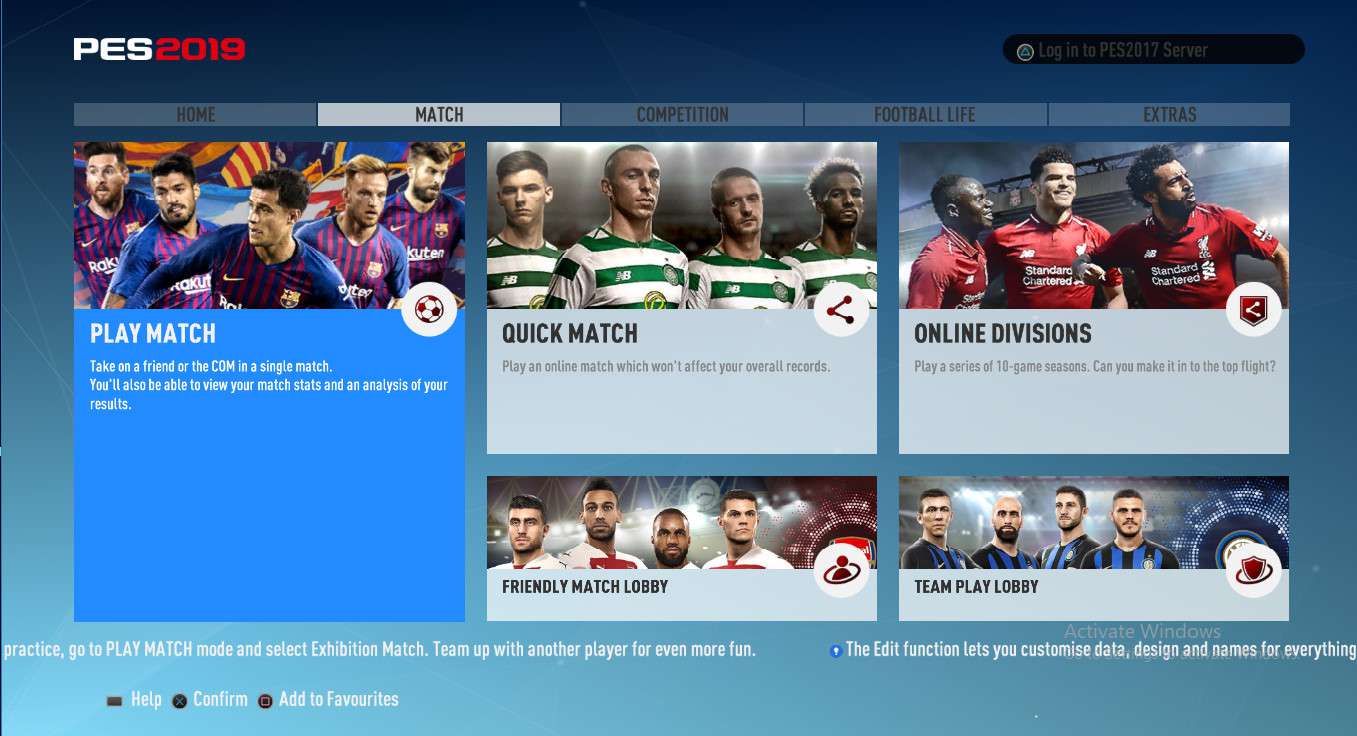Select the ONLINE DIVISIONS tile
The image size is (1357, 736).
pos(1093,298)
